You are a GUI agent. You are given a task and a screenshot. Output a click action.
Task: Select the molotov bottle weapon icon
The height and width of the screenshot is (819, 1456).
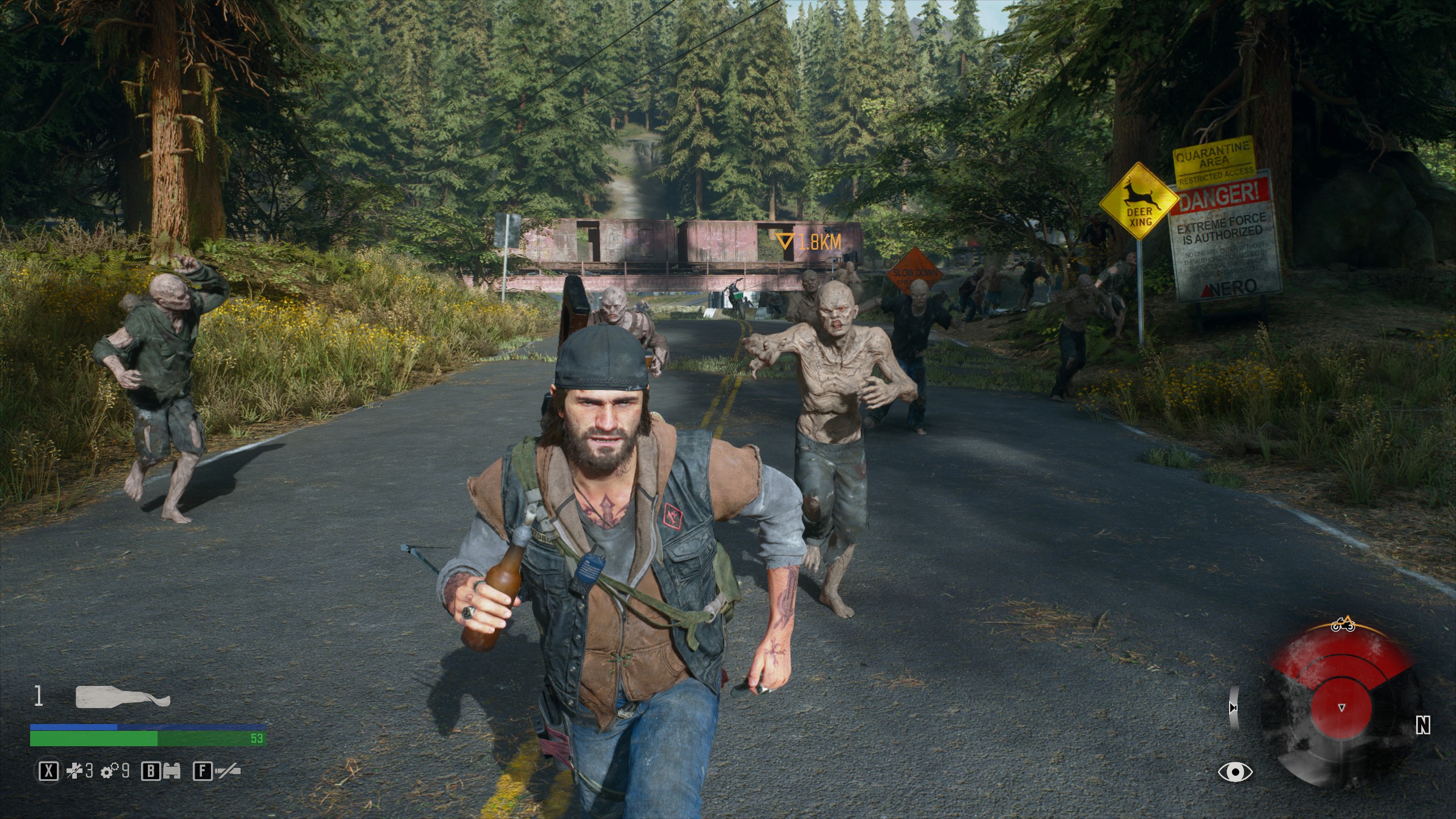pos(123,697)
